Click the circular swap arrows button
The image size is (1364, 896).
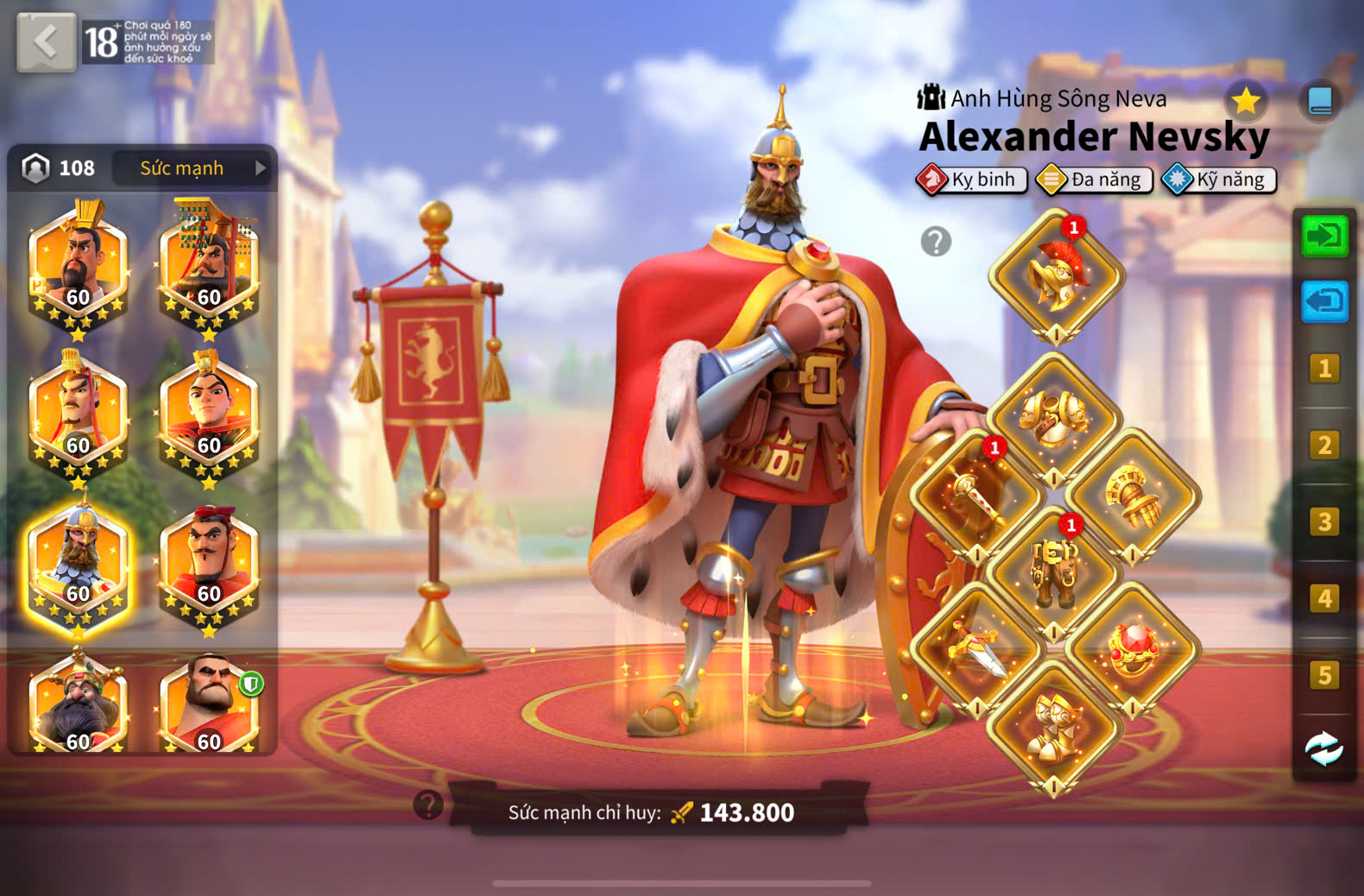click(1324, 748)
